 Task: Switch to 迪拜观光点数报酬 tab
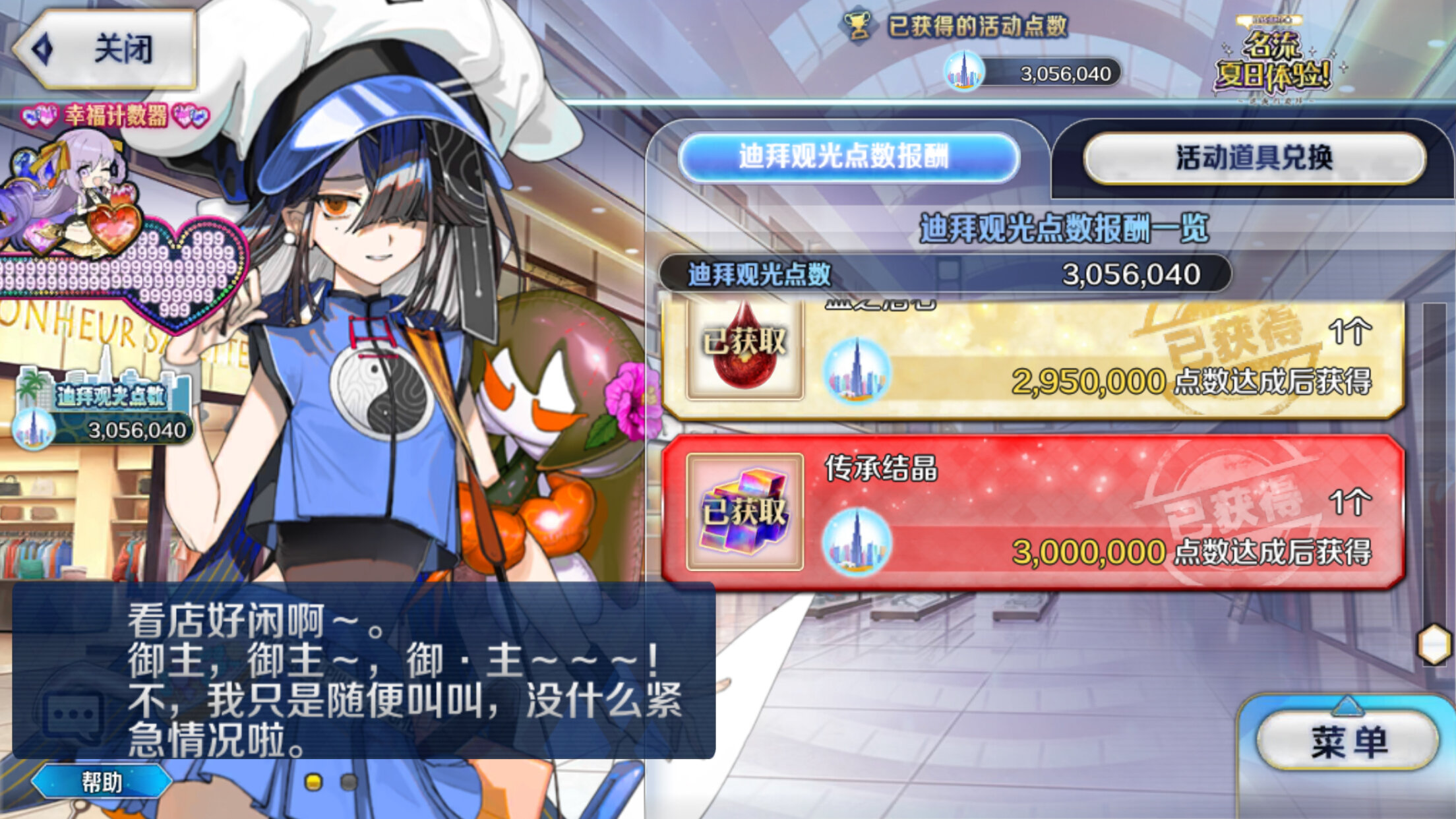848,158
